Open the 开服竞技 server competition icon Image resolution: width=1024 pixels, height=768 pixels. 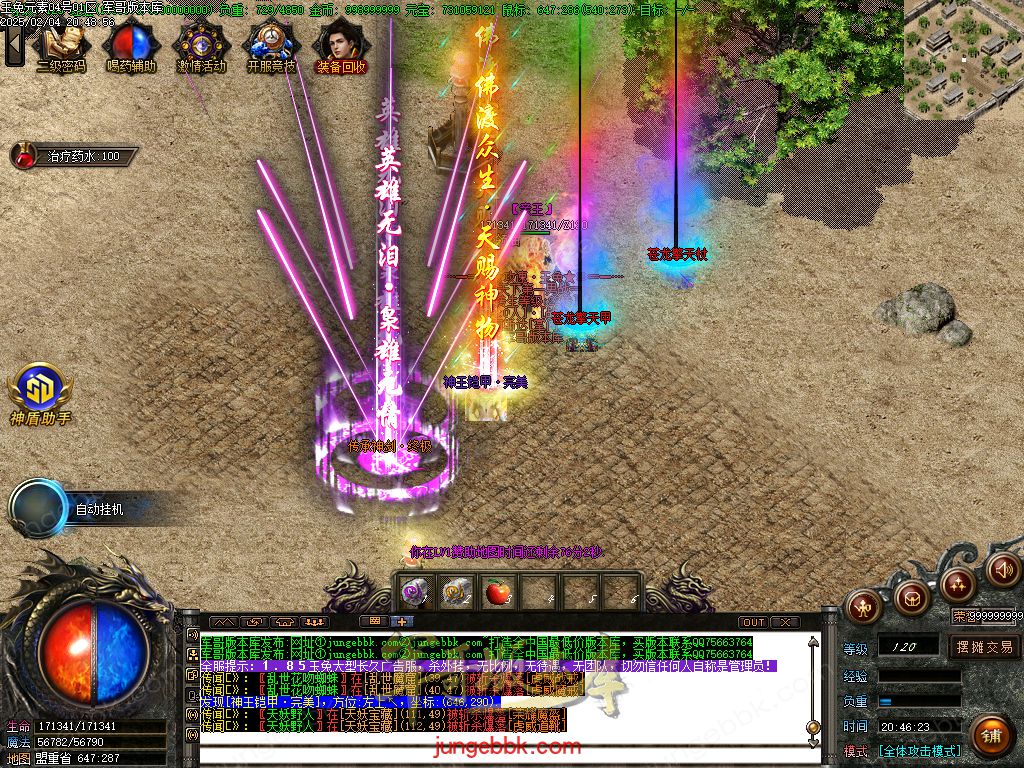[271, 47]
